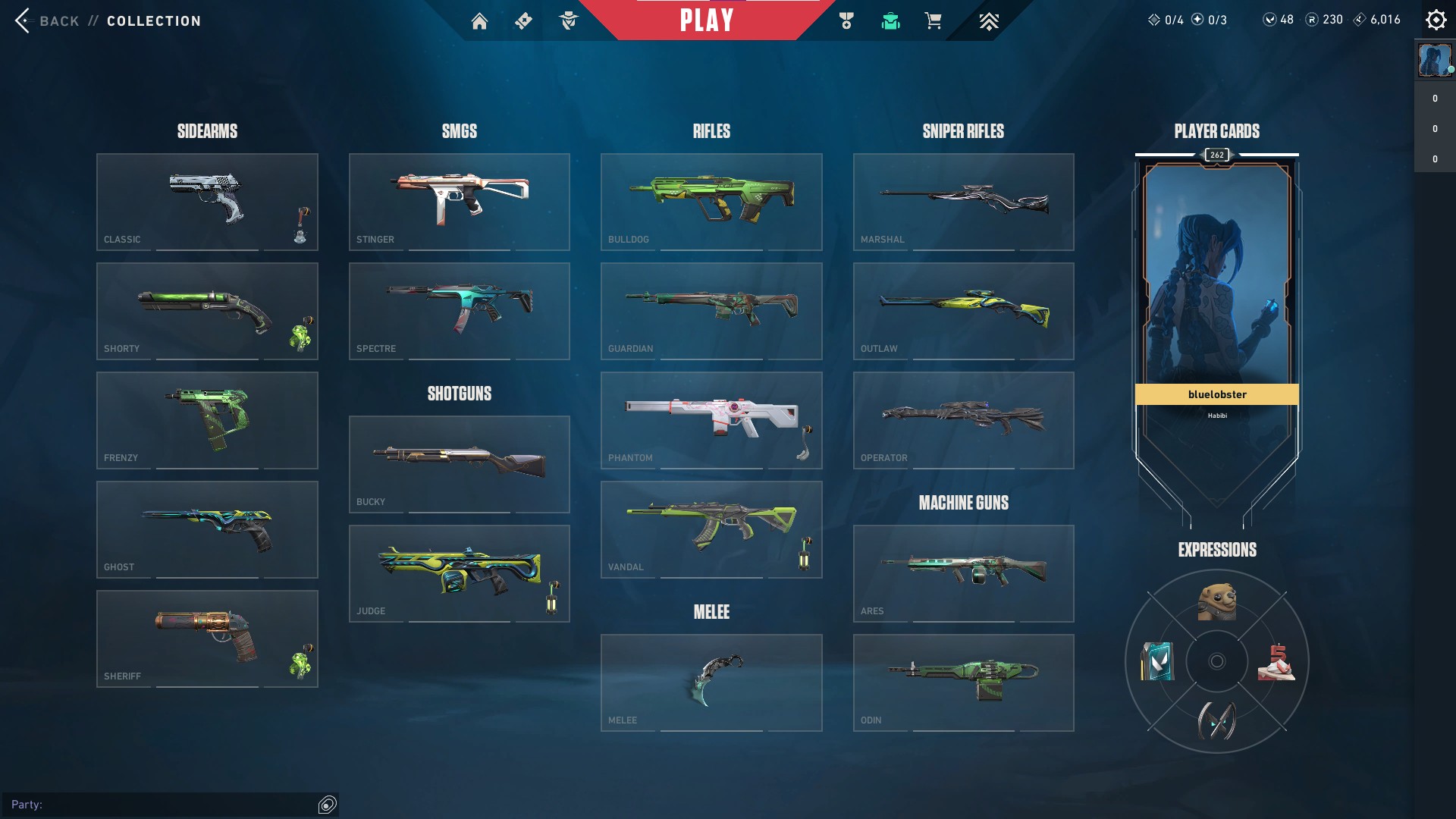The width and height of the screenshot is (1456, 819).
Task: Select the Classic sidearm slot
Action: pos(207,202)
